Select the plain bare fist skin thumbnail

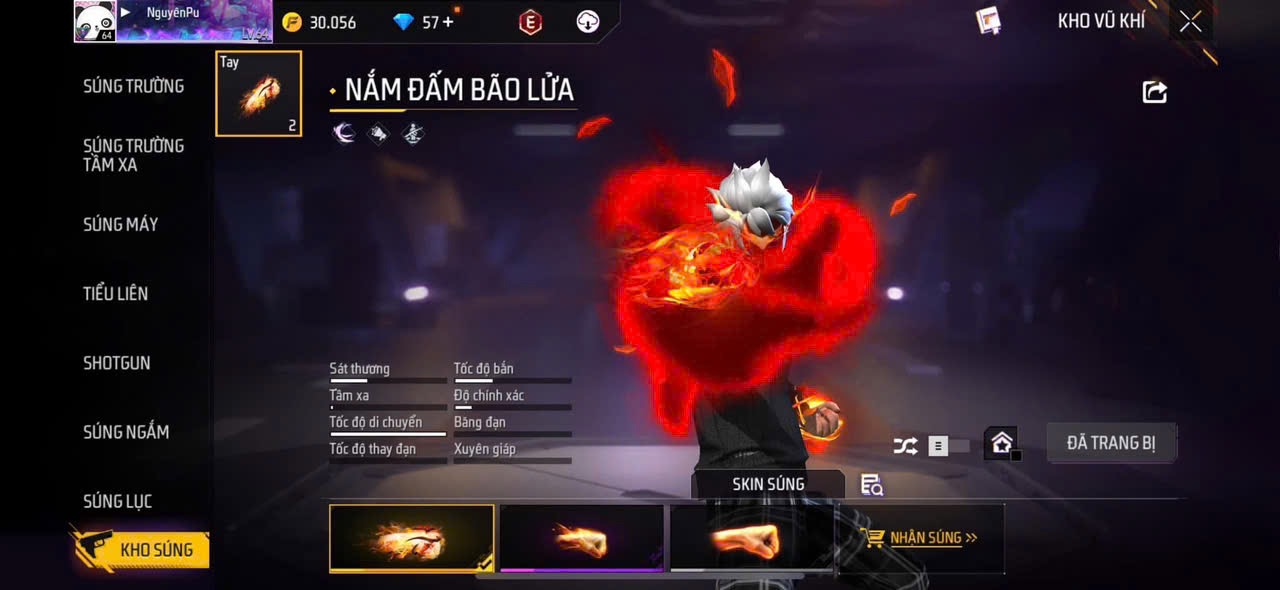[751, 538]
